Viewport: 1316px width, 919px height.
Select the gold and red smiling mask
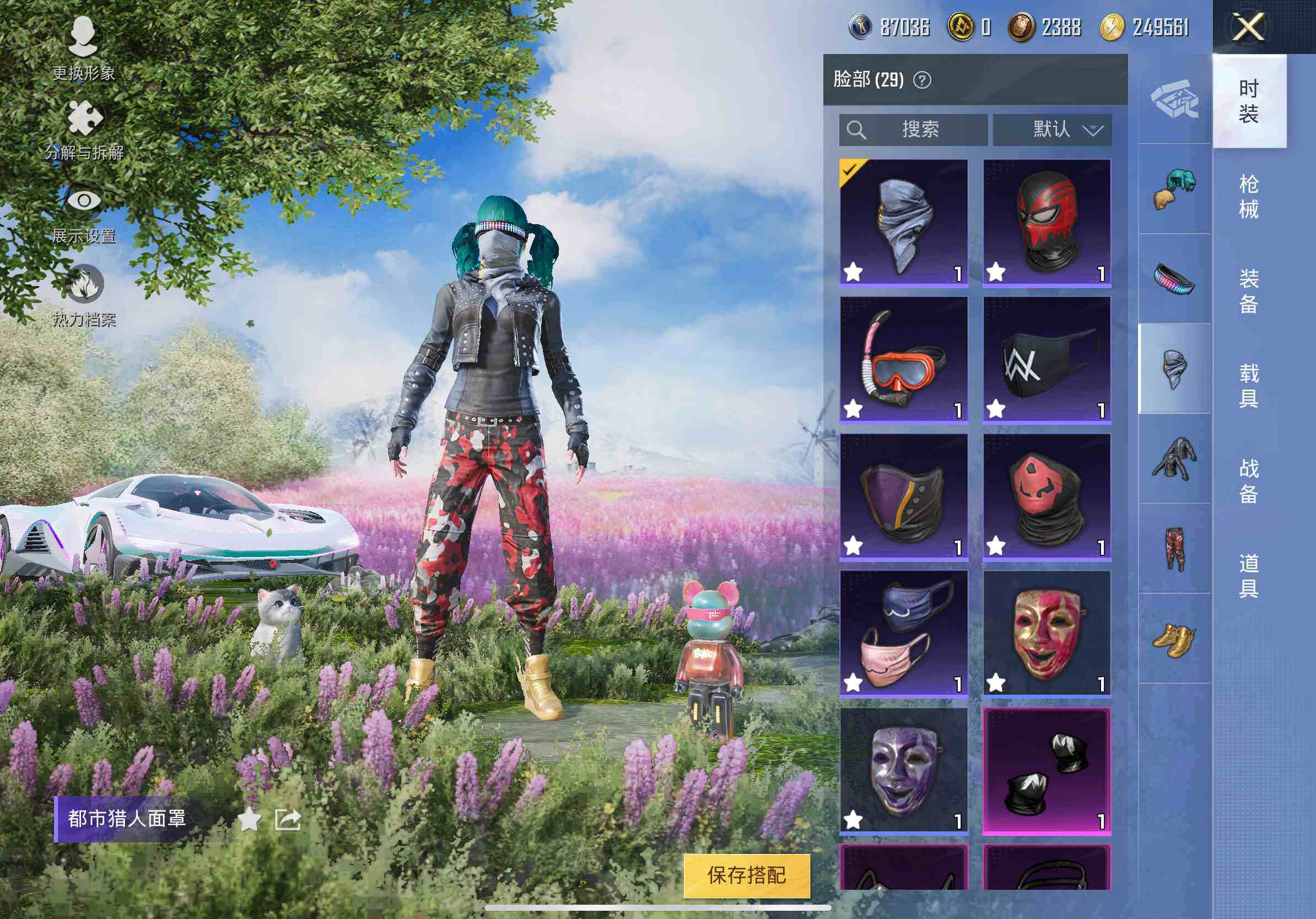coord(1047,633)
